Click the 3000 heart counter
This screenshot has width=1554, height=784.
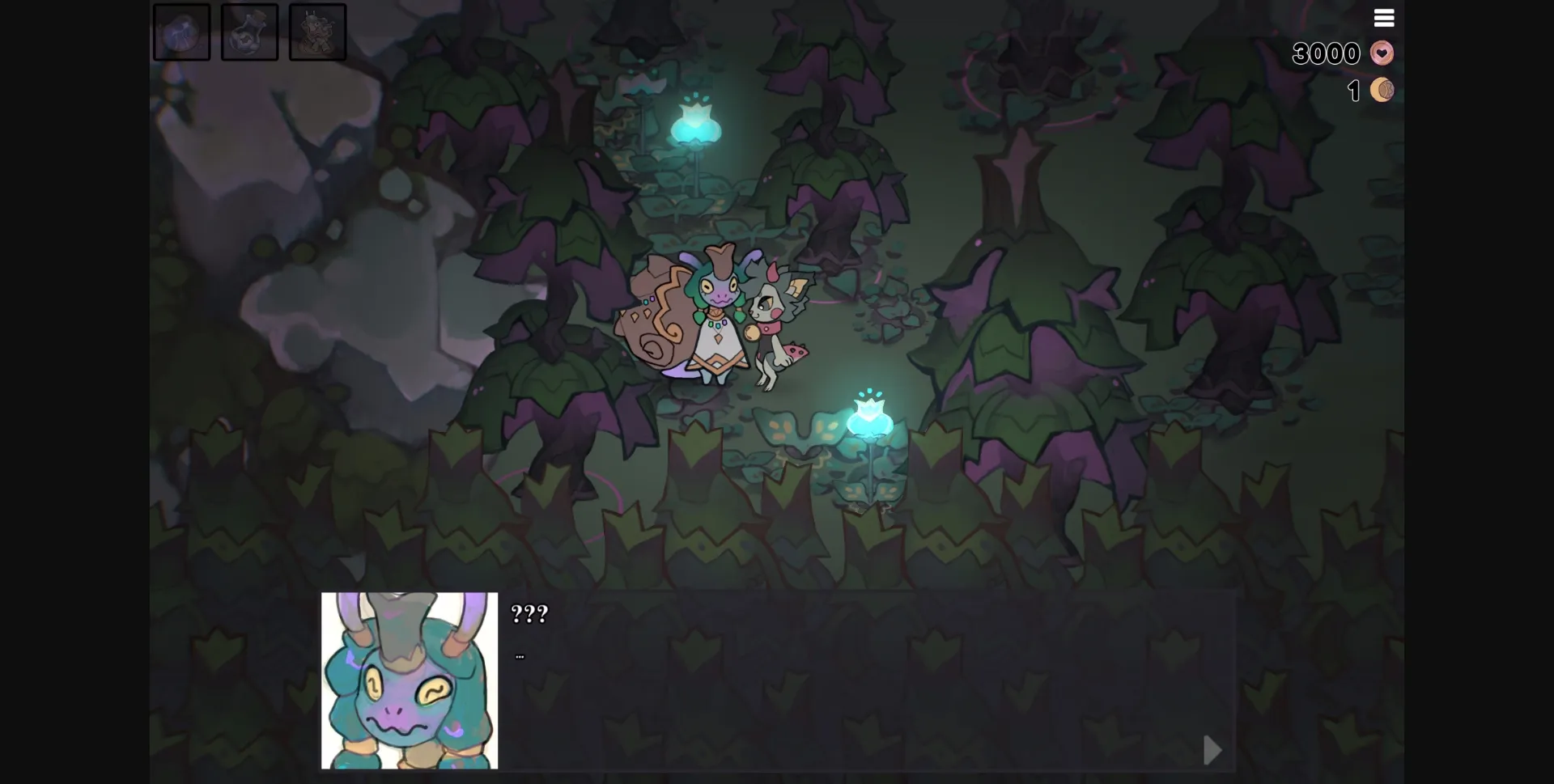click(1326, 53)
